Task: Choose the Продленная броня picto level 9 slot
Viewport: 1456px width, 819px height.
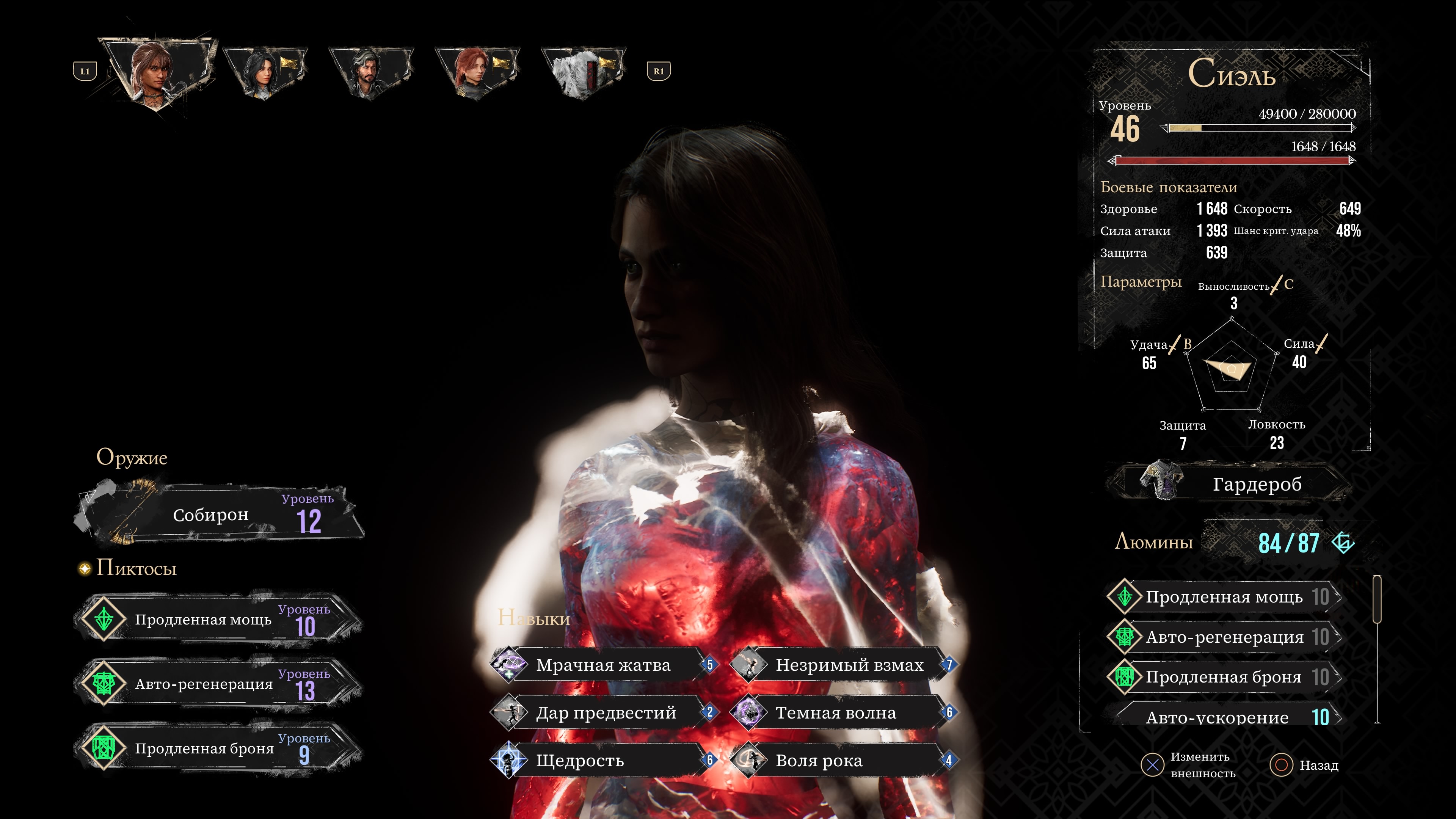Action: coord(218,748)
